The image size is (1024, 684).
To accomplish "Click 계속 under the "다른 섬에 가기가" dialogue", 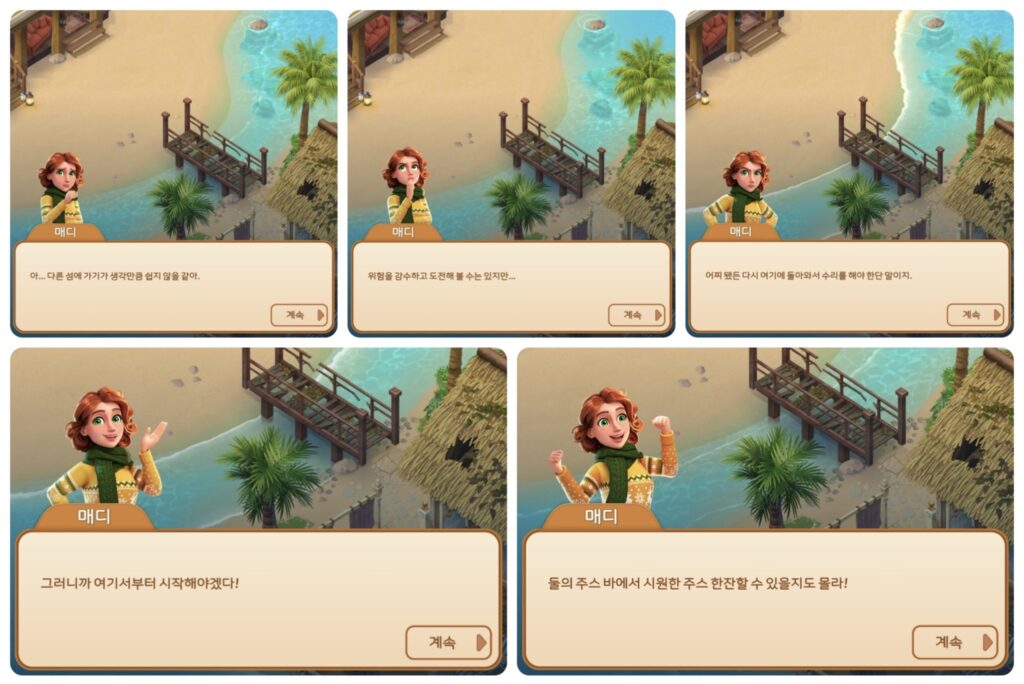I will (x=299, y=314).
